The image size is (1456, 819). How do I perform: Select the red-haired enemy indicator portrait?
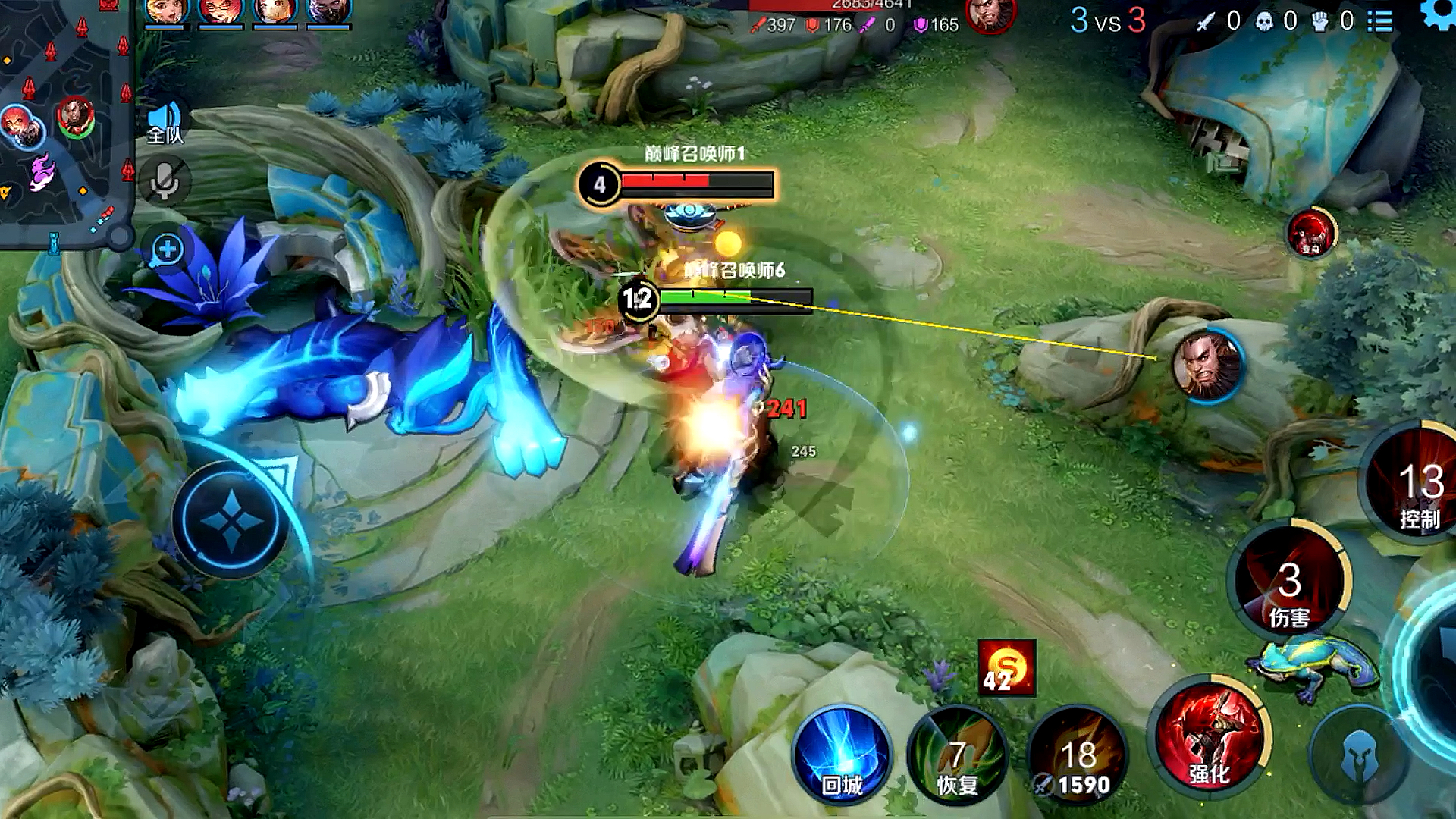click(1311, 233)
